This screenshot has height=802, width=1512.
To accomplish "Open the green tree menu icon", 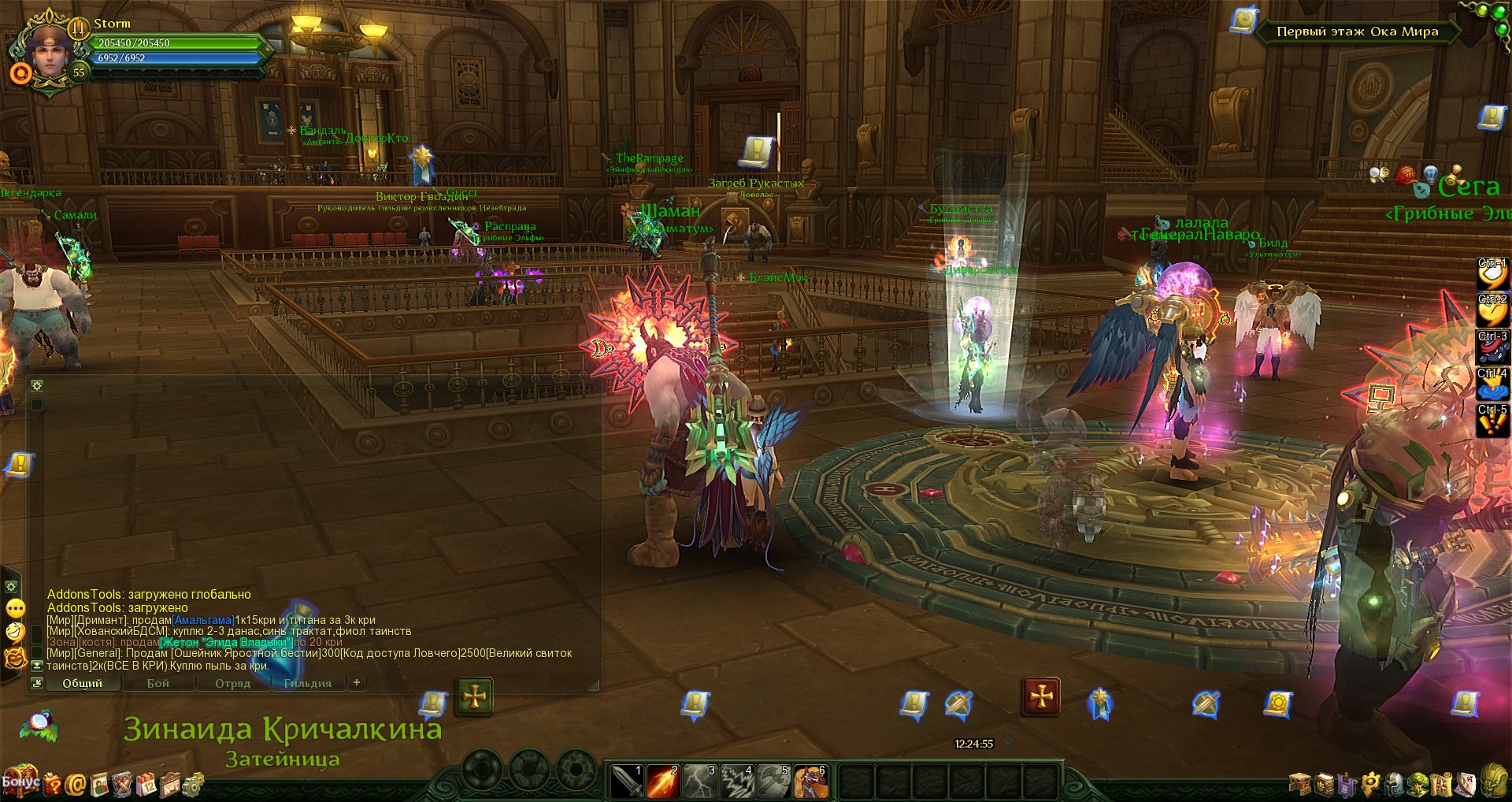I will pyautogui.click(x=1418, y=784).
